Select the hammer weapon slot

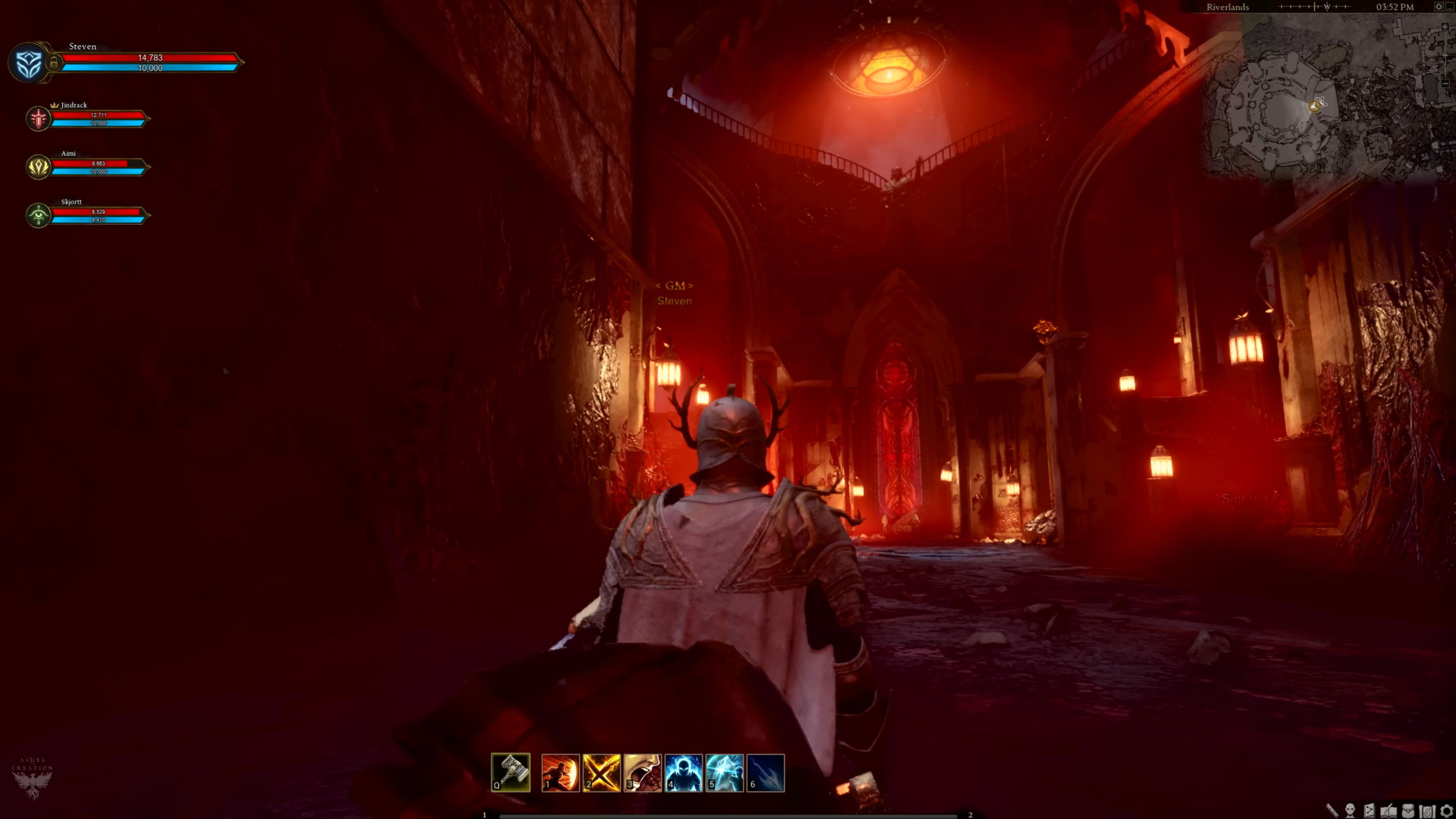point(510,772)
